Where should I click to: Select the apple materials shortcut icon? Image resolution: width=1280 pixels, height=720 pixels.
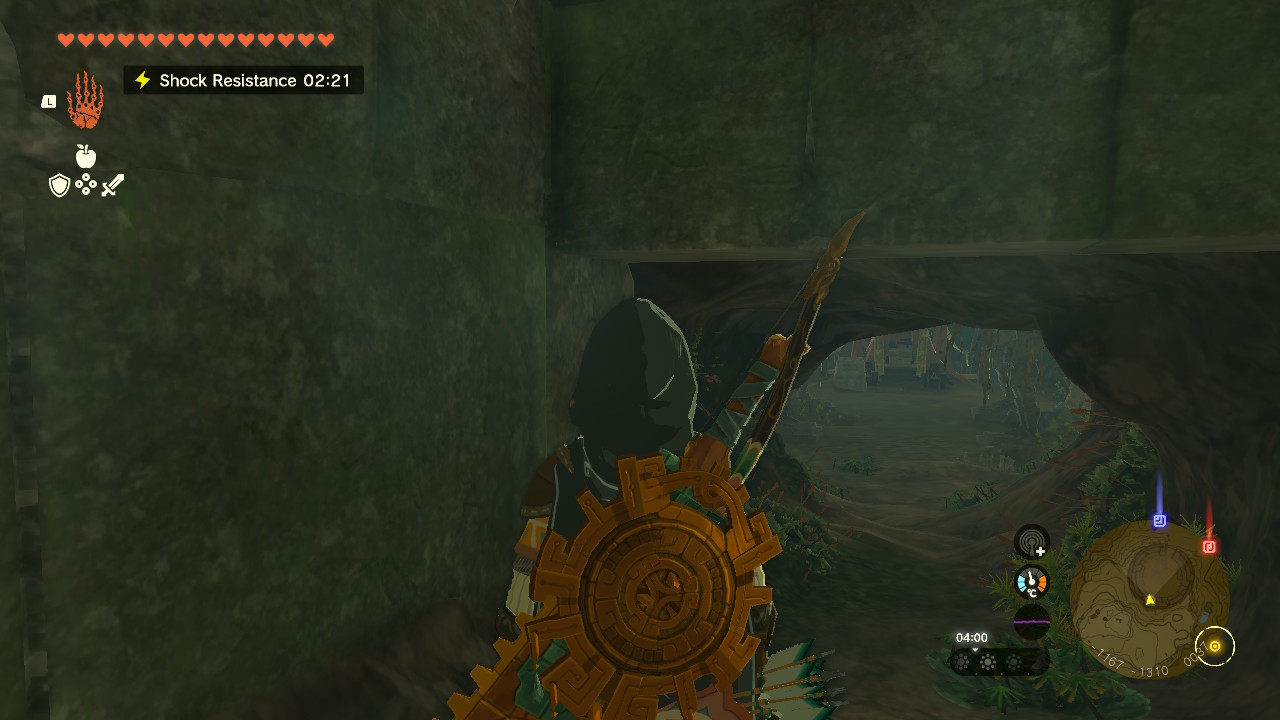86,156
